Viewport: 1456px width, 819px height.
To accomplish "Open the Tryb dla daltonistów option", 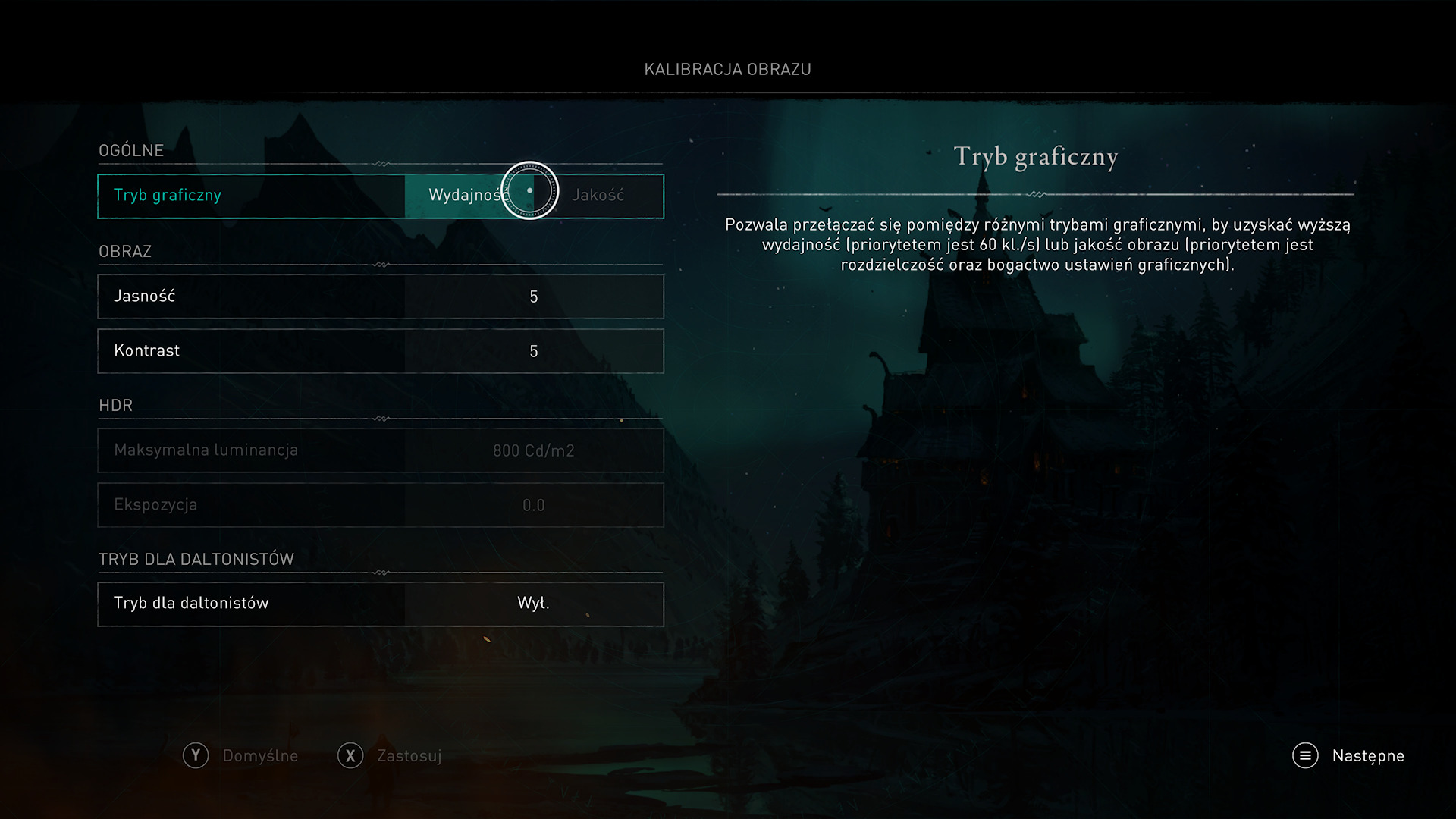I will coord(380,604).
